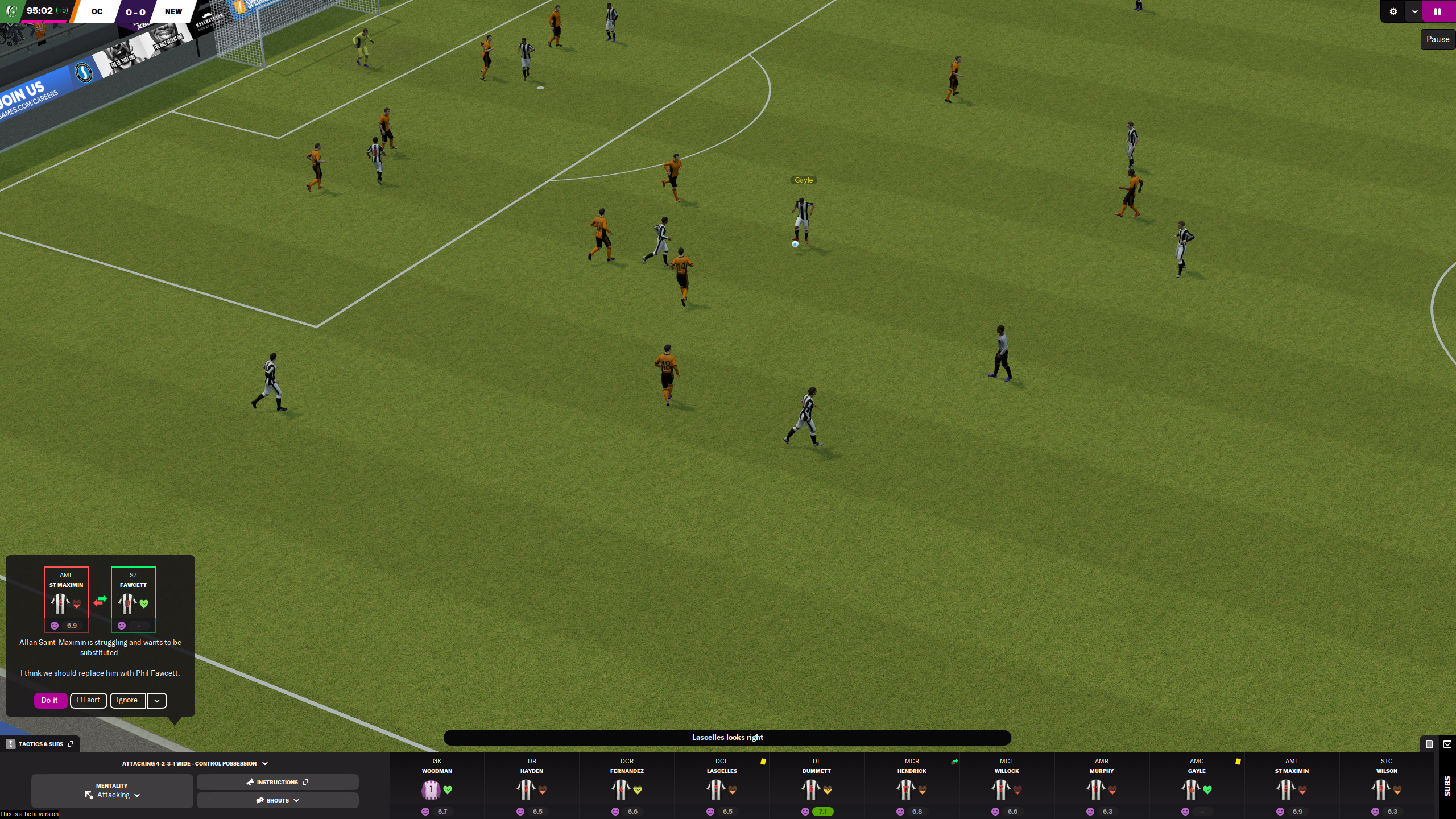Image resolution: width=1456 pixels, height=819 pixels.
Task: Expand the advice options dropdown arrow
Action: [x=157, y=701]
